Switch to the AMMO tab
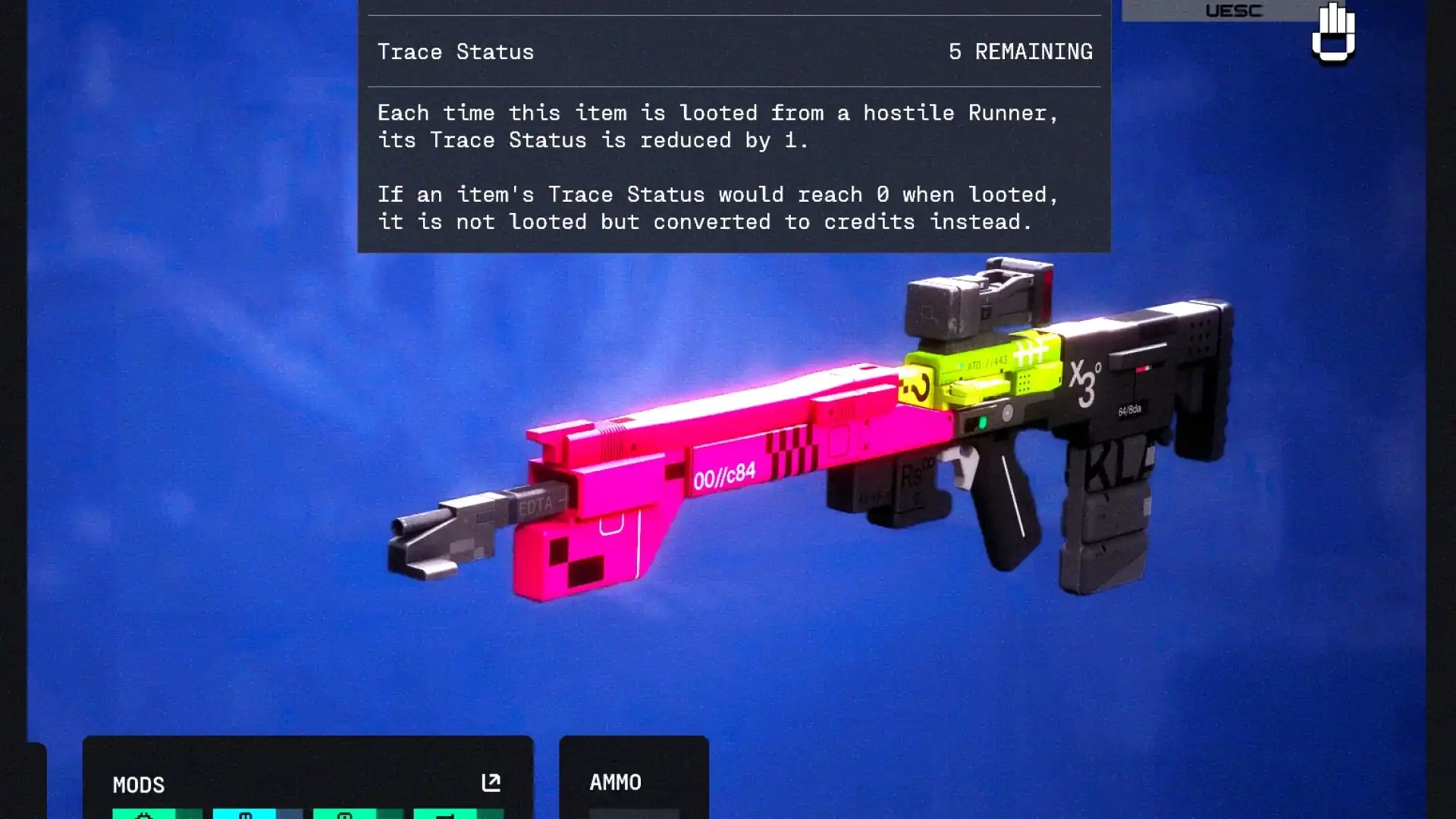 [x=617, y=782]
